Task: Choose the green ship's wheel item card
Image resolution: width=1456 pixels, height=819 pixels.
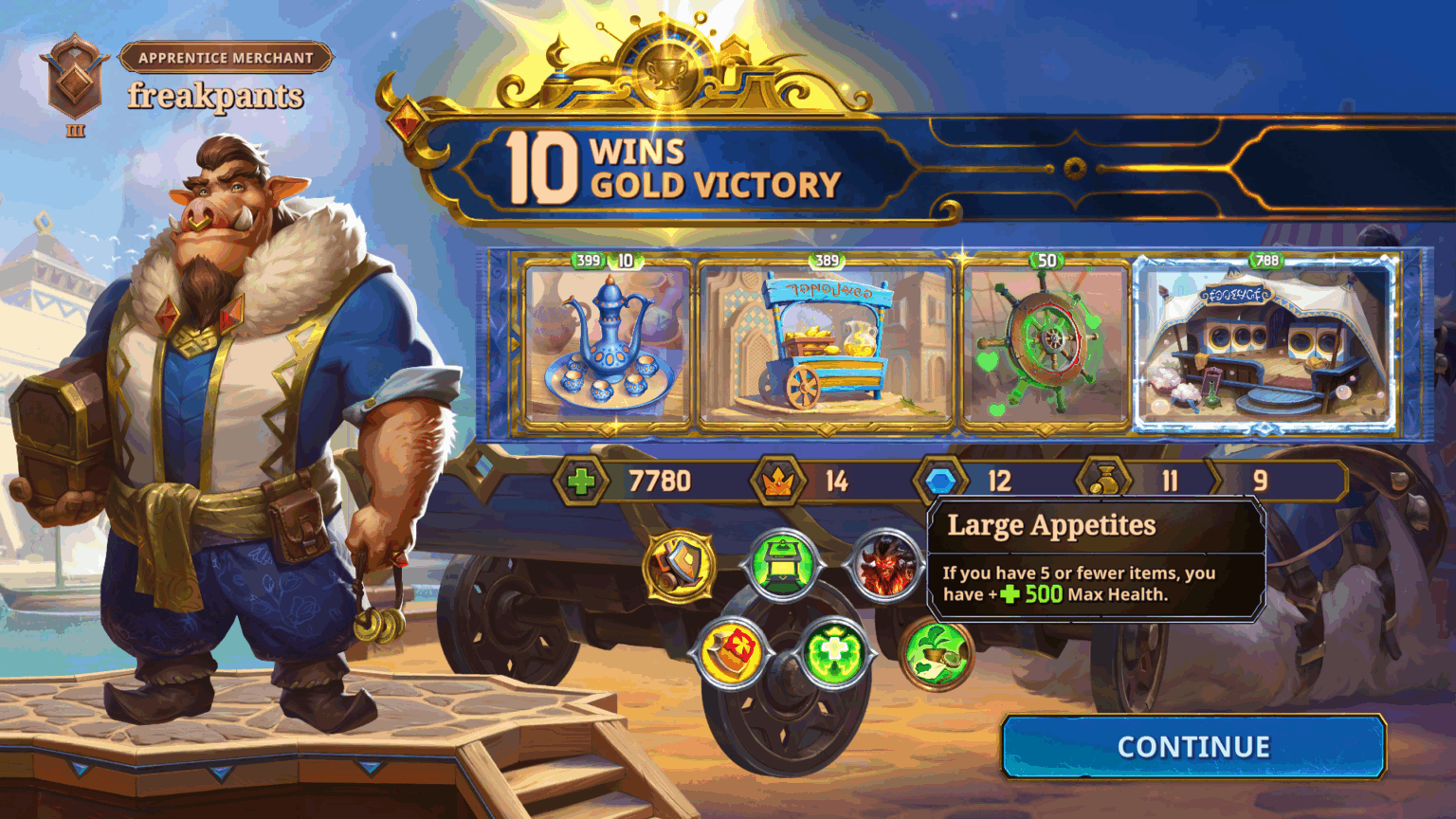Action: (1046, 345)
